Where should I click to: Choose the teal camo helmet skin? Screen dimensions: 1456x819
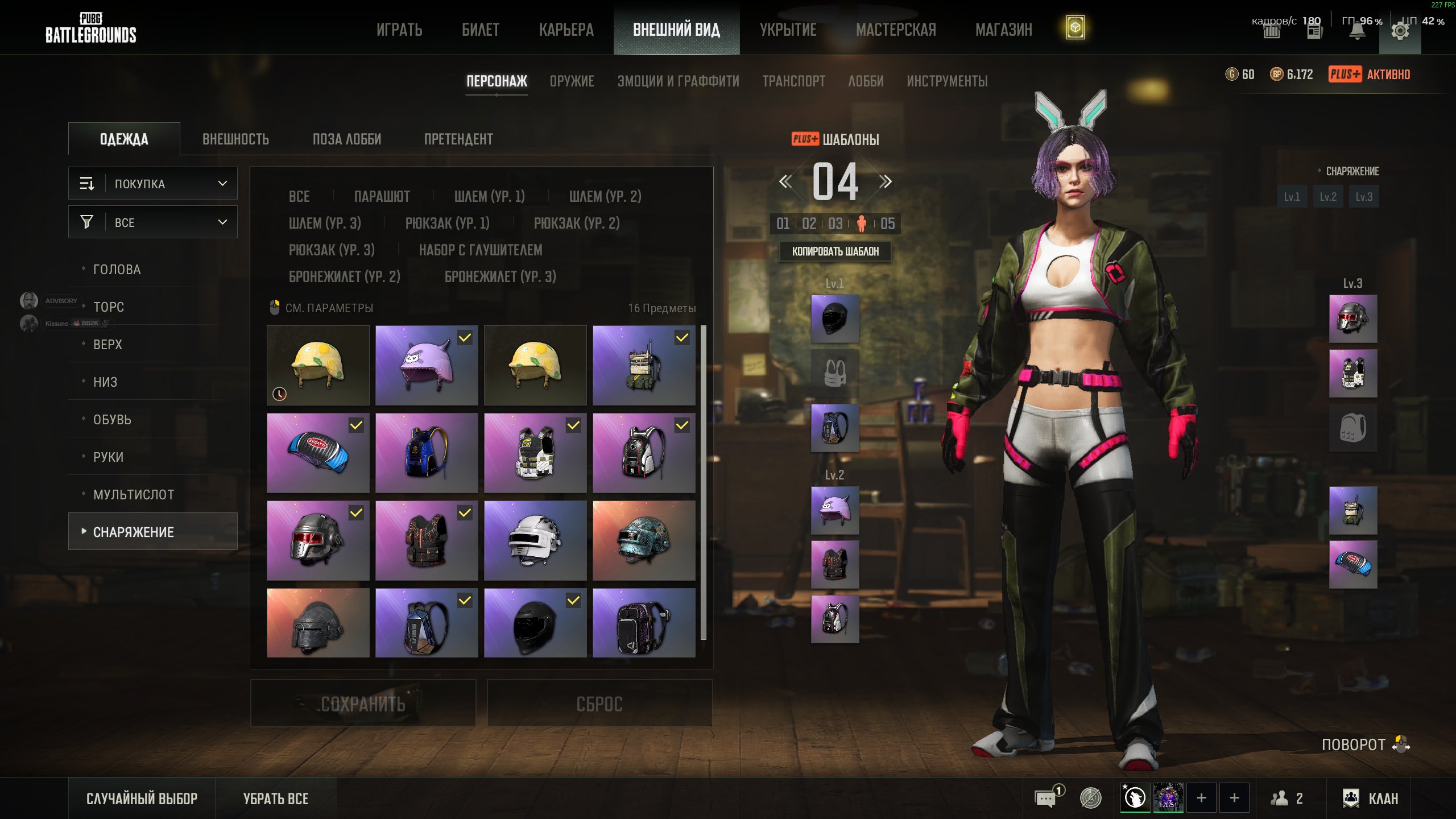pos(644,540)
